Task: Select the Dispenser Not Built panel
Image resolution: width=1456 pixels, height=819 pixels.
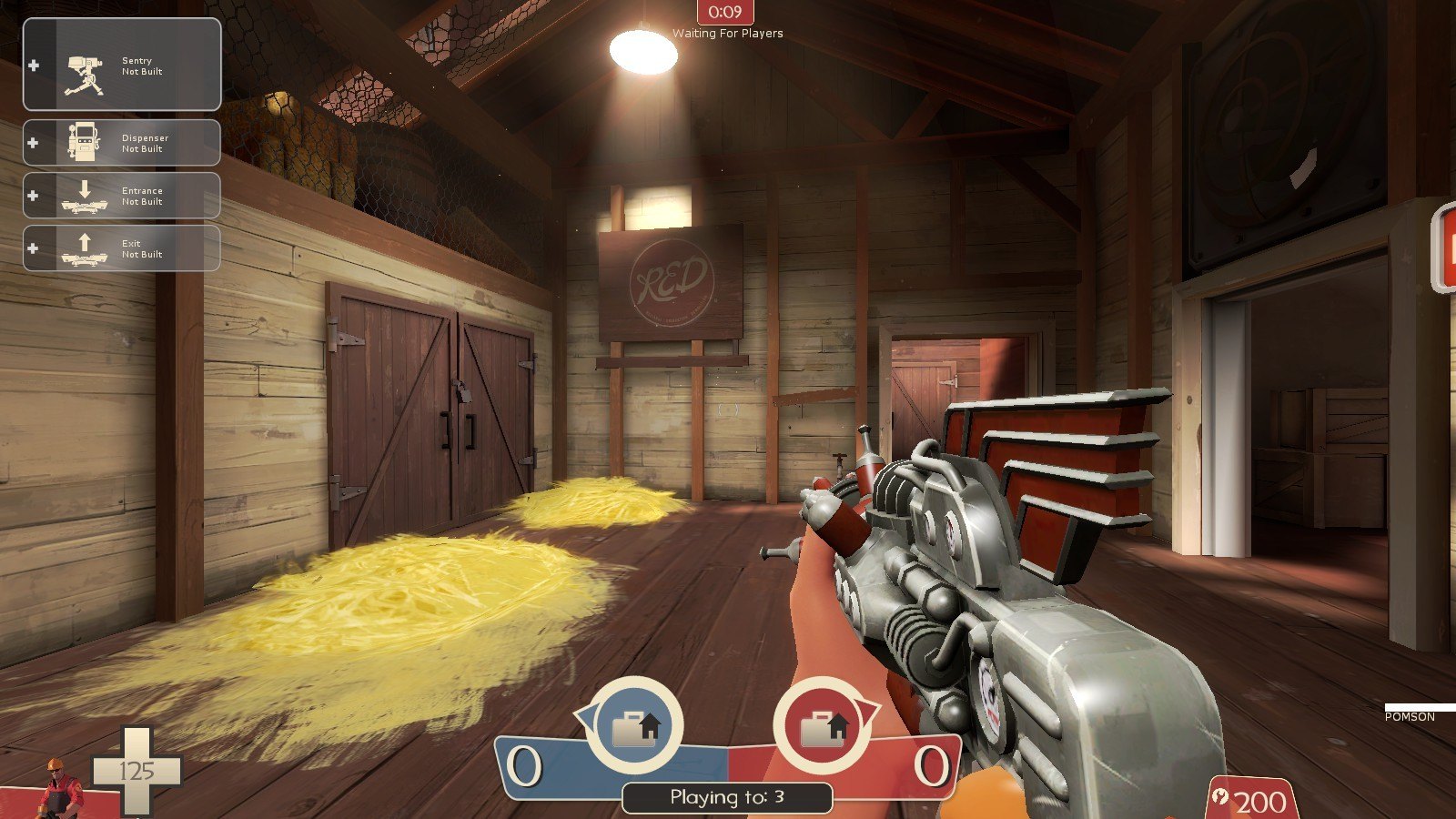Action: [122, 143]
